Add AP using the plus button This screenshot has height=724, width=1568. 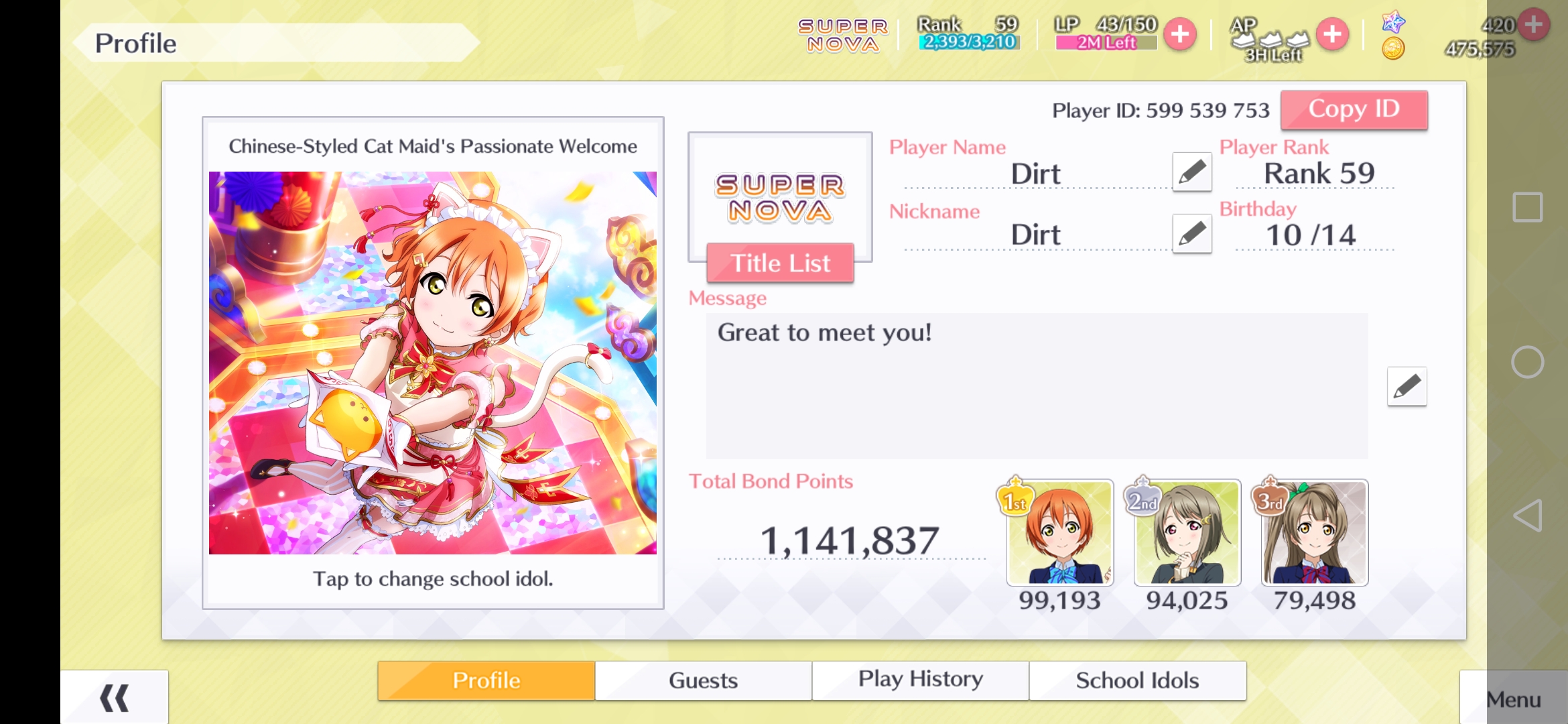point(1332,34)
